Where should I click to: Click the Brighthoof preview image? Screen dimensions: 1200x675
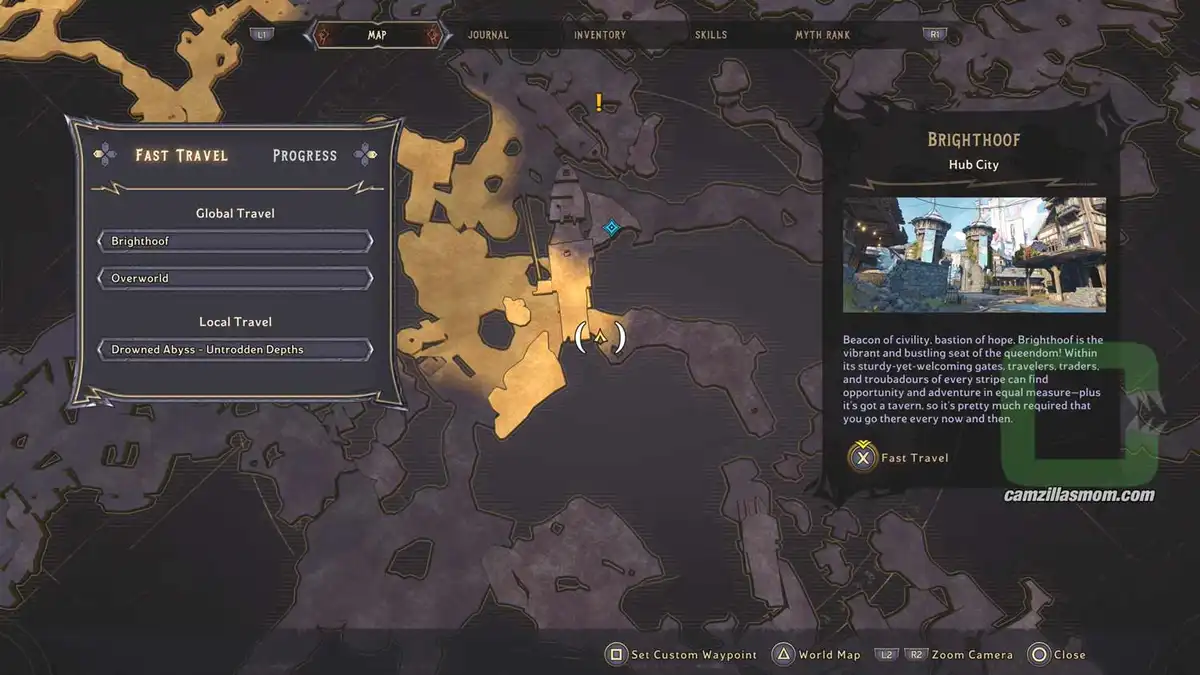tap(974, 254)
